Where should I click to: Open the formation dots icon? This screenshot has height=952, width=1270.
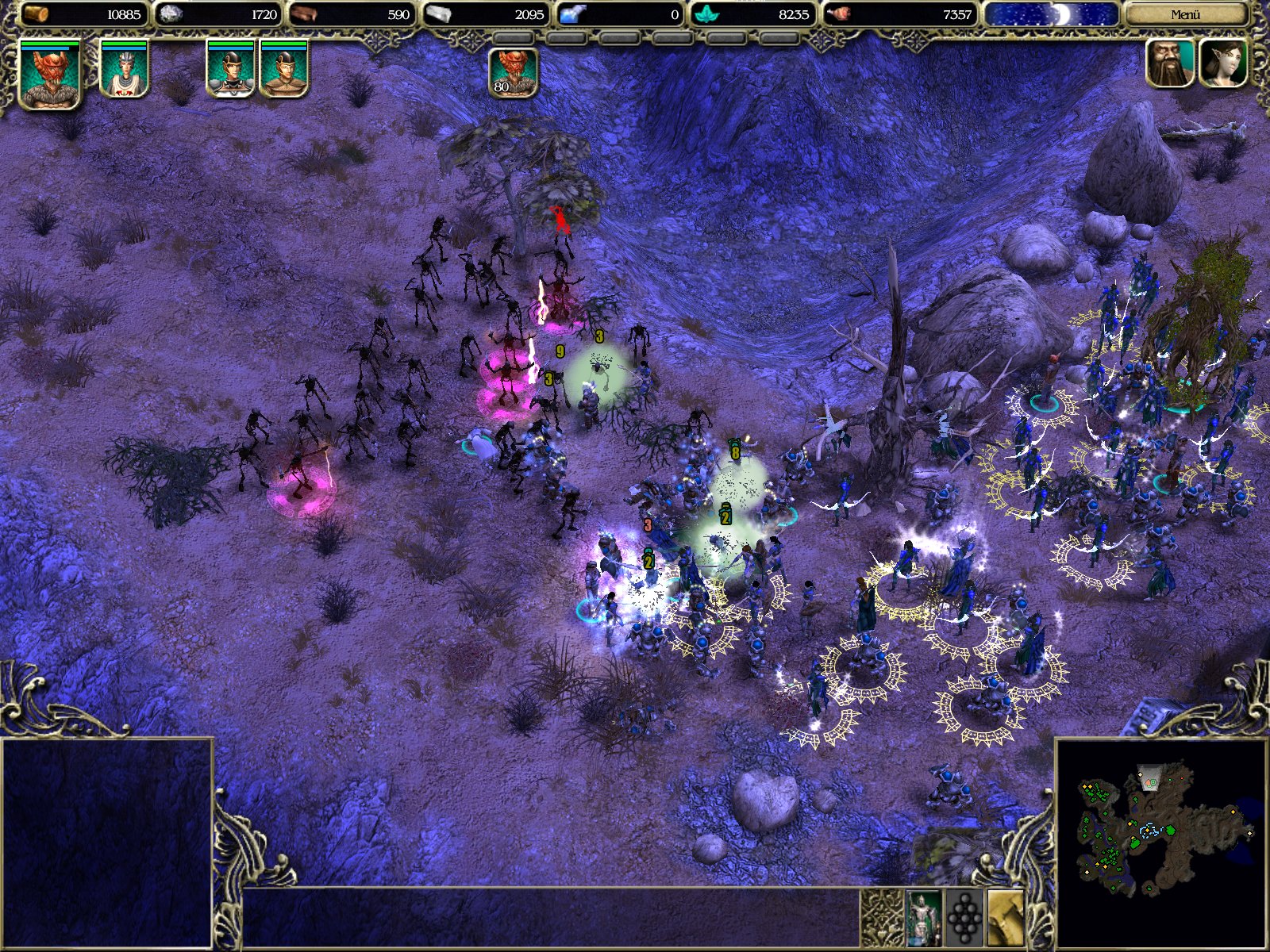click(965, 918)
